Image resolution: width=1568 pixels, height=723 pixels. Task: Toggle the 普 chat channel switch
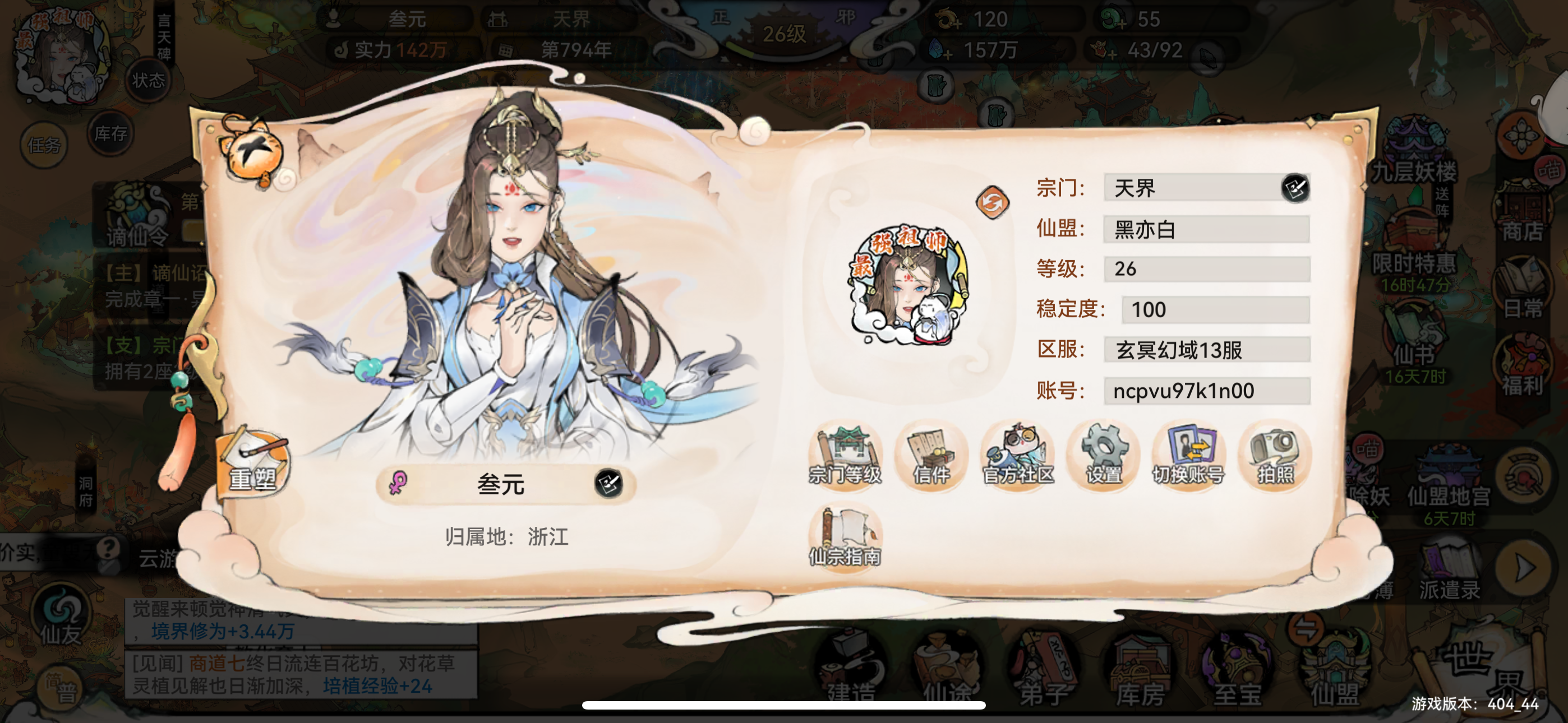click(58, 687)
